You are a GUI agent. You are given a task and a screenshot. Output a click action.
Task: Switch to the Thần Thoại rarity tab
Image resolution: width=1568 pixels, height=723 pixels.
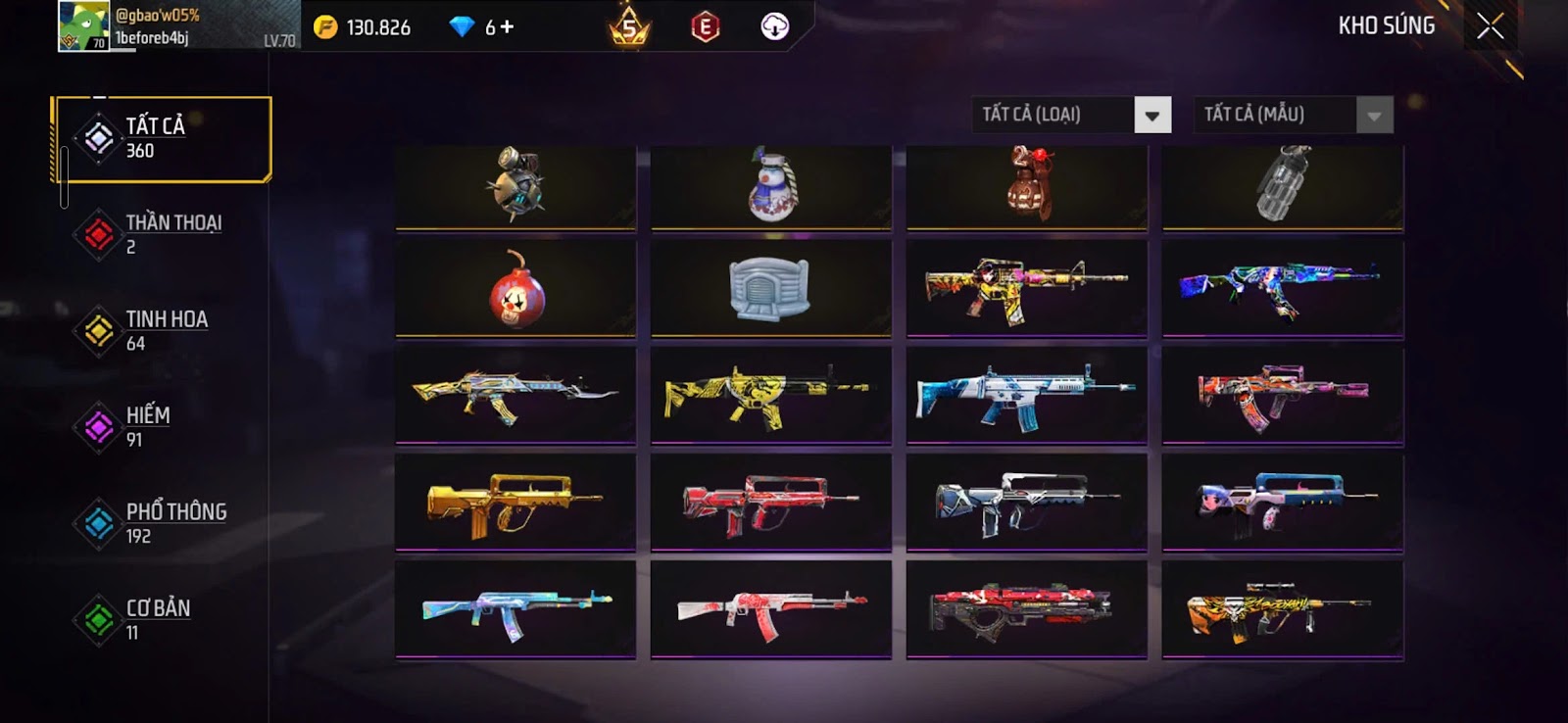coord(163,234)
